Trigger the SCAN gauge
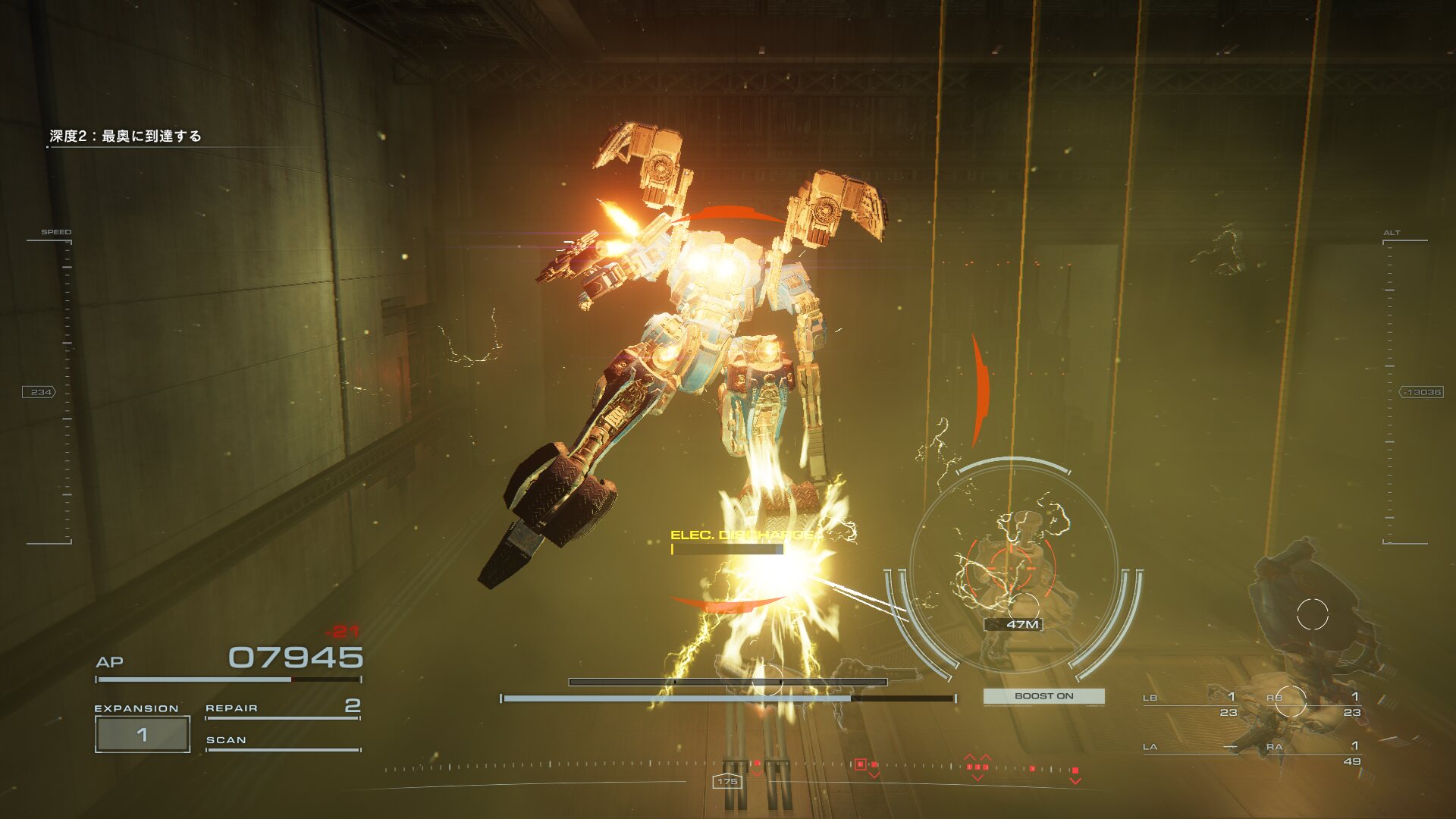Screen dimensions: 1456x819 (x=282, y=742)
